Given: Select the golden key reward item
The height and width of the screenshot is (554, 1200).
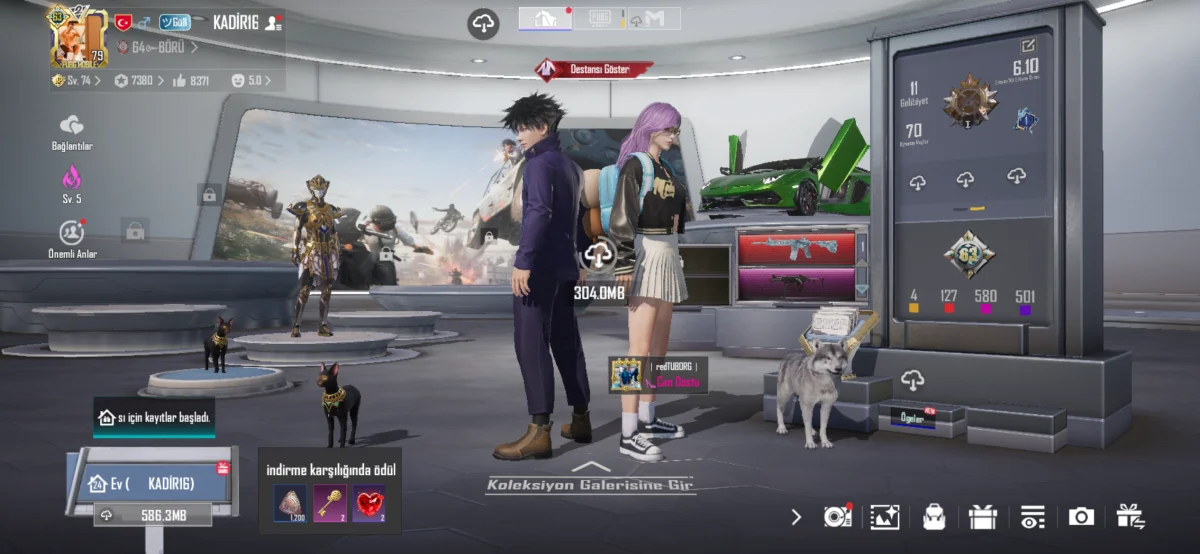Looking at the screenshot, I should pyautogui.click(x=330, y=503).
